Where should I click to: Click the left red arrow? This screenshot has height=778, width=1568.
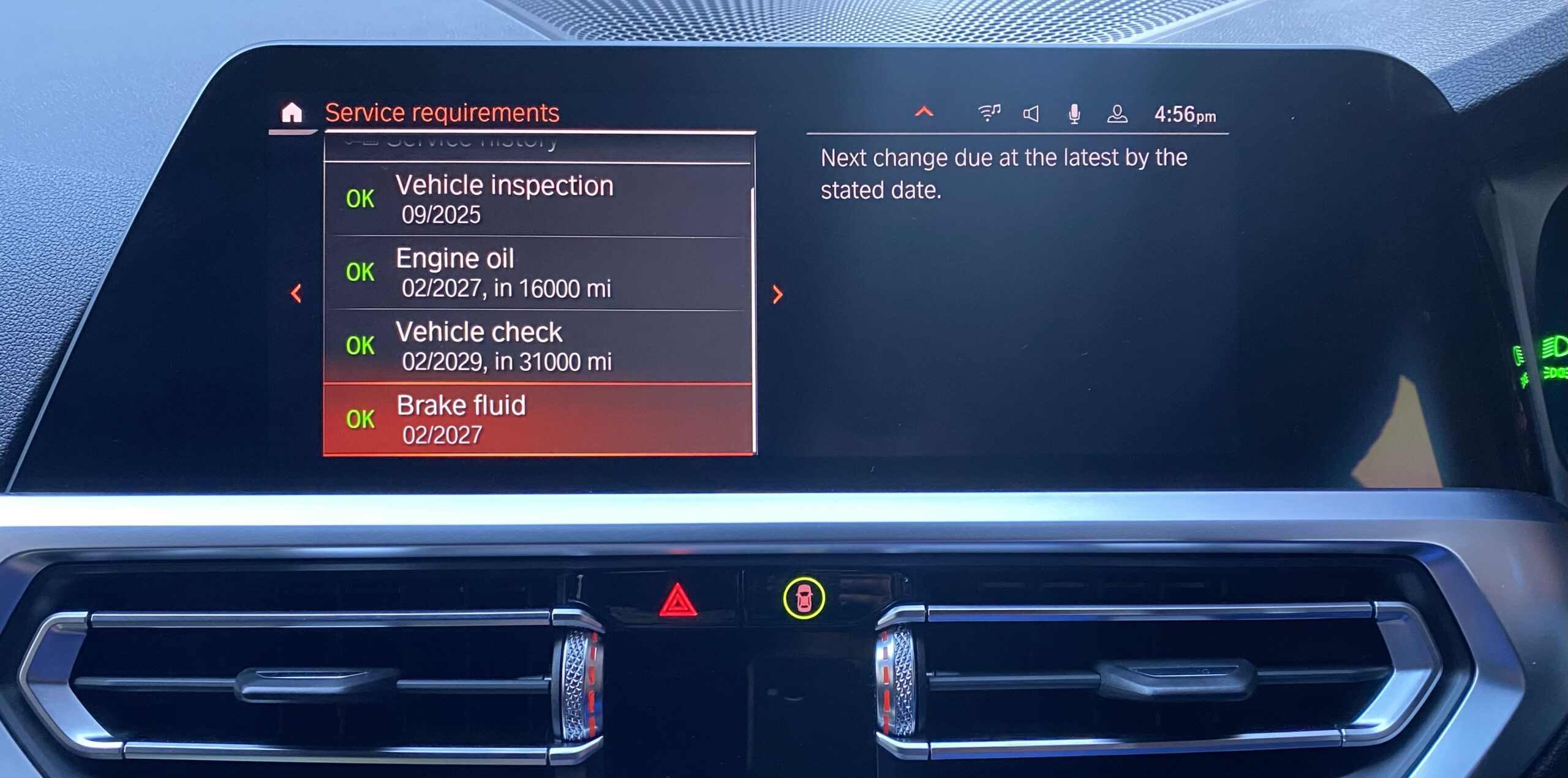(296, 293)
